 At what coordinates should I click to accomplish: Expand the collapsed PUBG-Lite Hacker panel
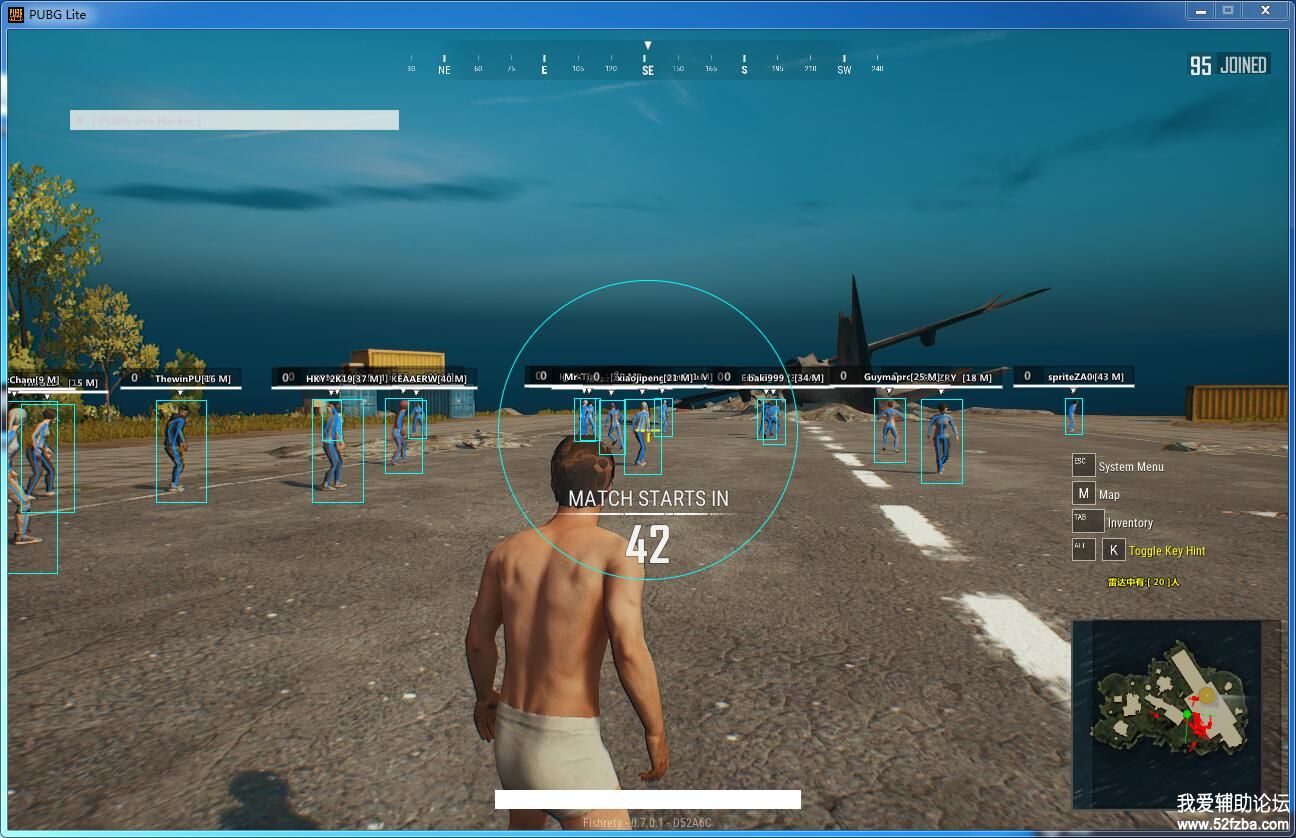80,121
